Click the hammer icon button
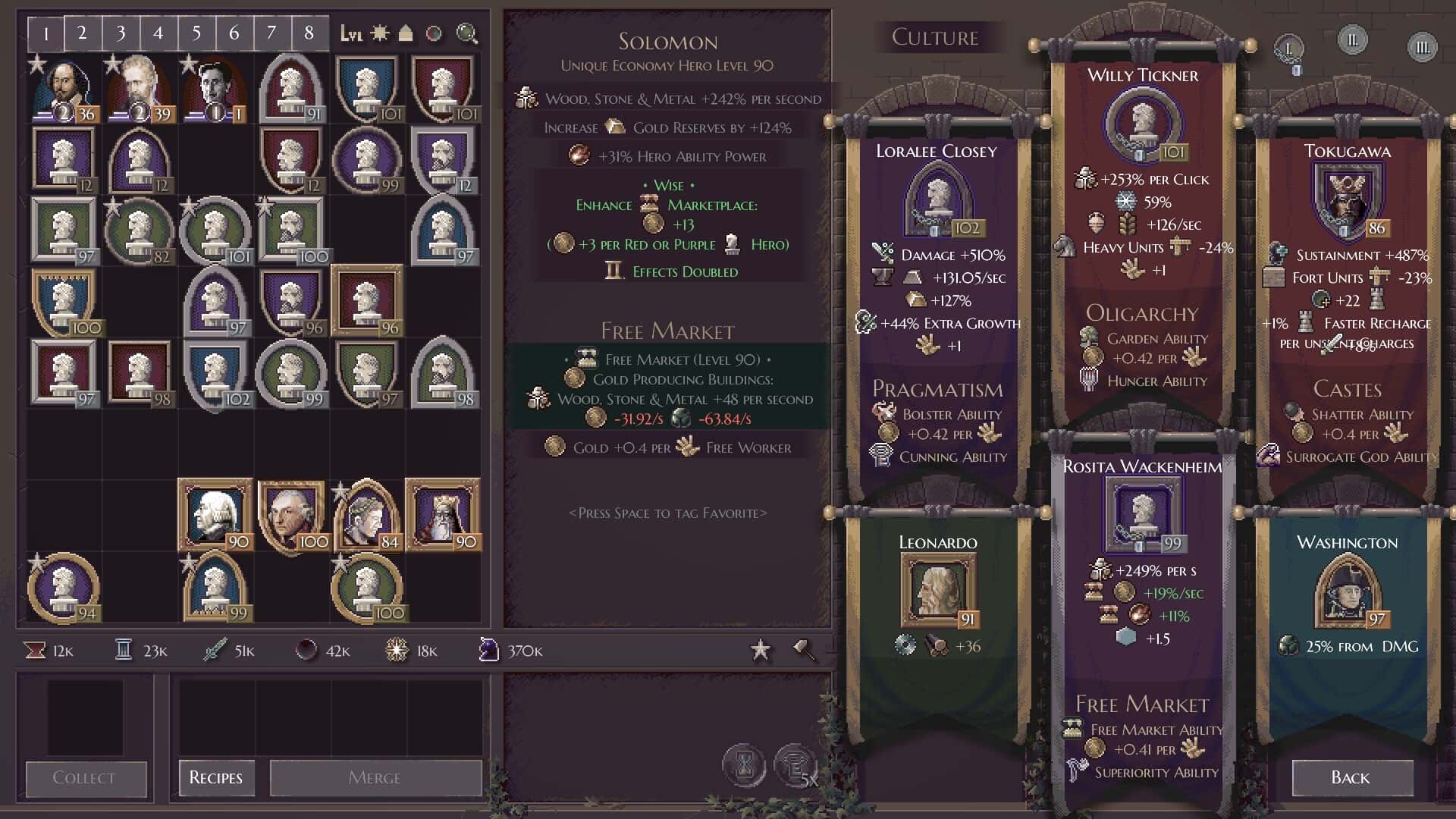The width and height of the screenshot is (1456, 819). point(804,650)
